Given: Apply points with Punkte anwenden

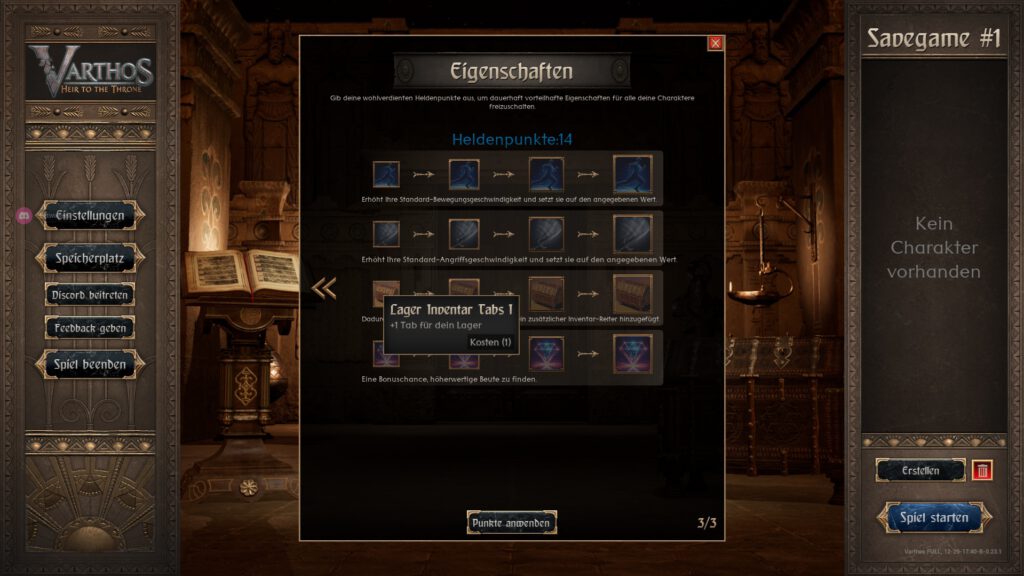Looking at the screenshot, I should tap(511, 522).
